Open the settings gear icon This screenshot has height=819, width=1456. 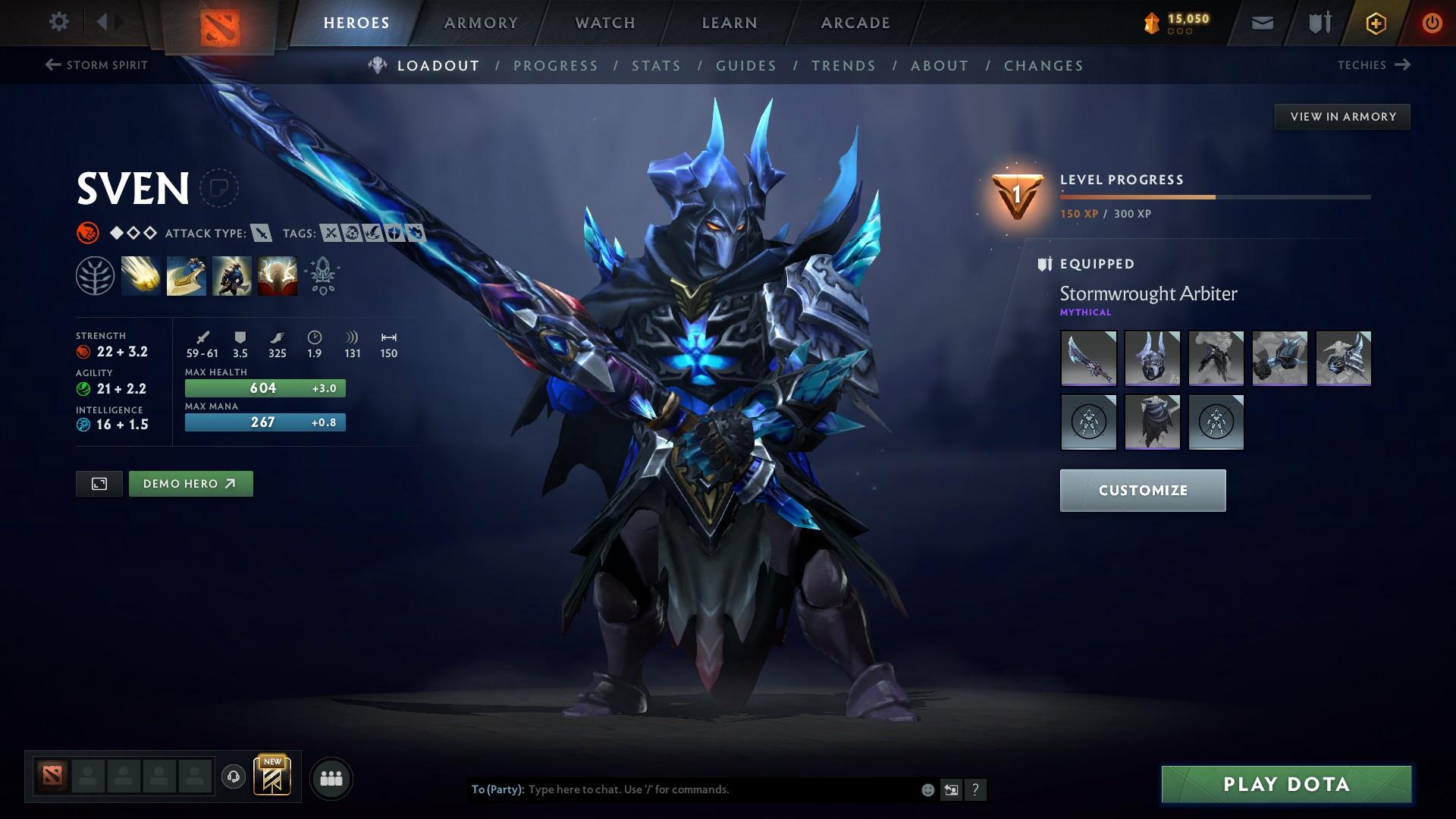(x=58, y=22)
